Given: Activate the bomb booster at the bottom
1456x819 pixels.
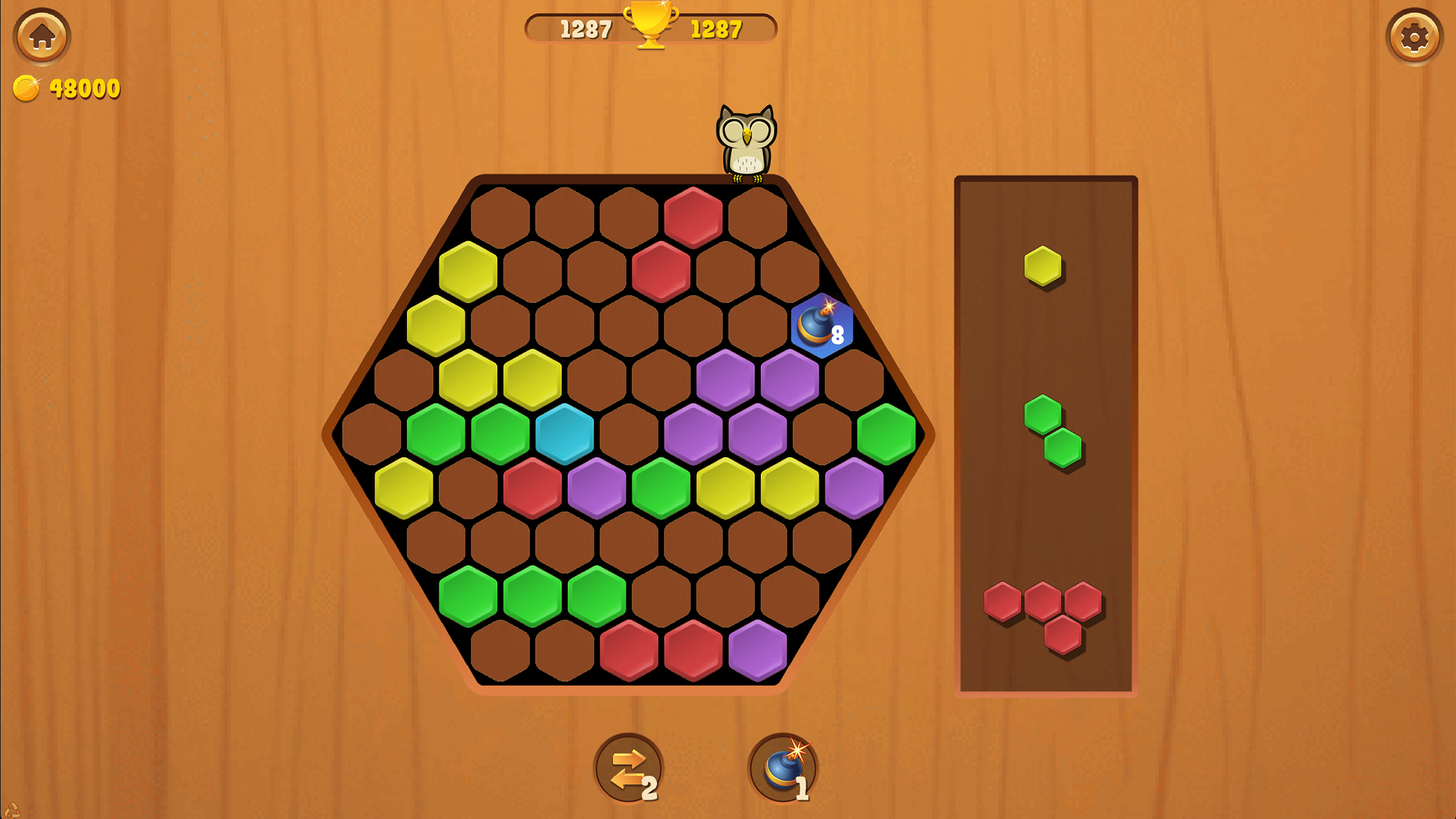Looking at the screenshot, I should 782,767.
